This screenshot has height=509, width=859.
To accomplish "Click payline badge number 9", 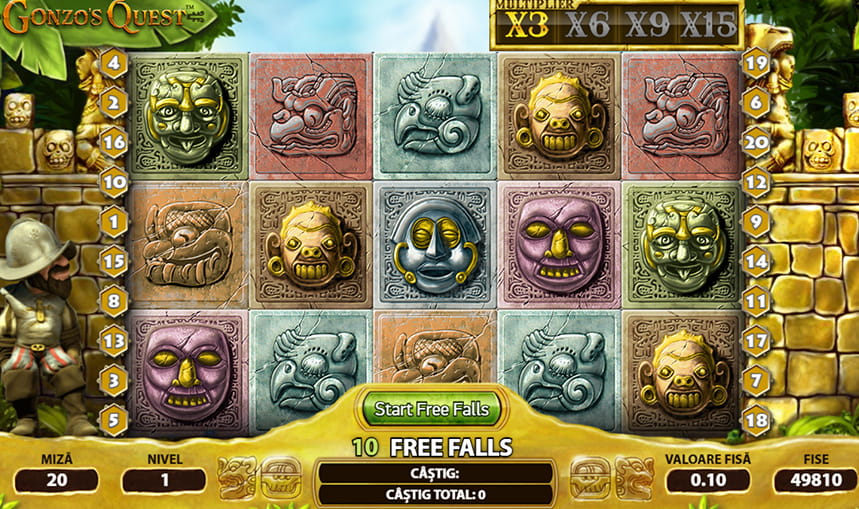I will click(x=756, y=221).
